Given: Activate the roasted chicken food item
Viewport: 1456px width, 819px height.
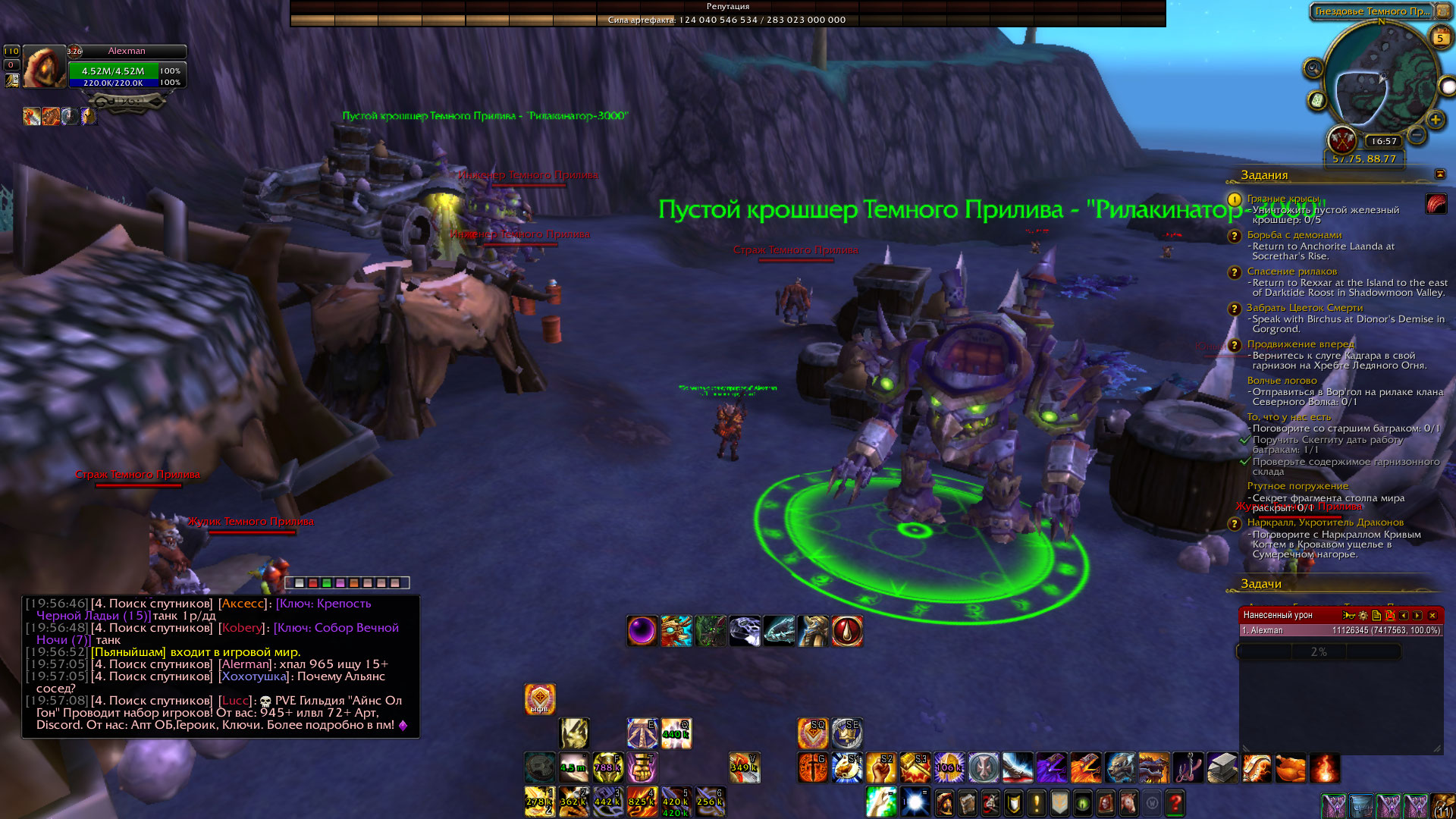Looking at the screenshot, I should tap(1291, 768).
